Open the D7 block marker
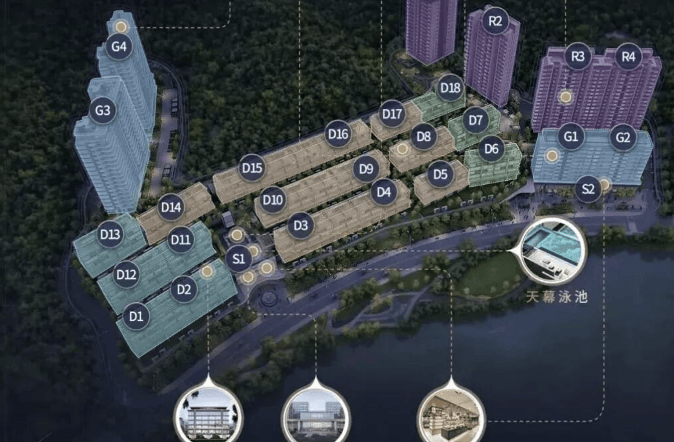Image resolution: width=674 pixels, height=442 pixels. (476, 121)
